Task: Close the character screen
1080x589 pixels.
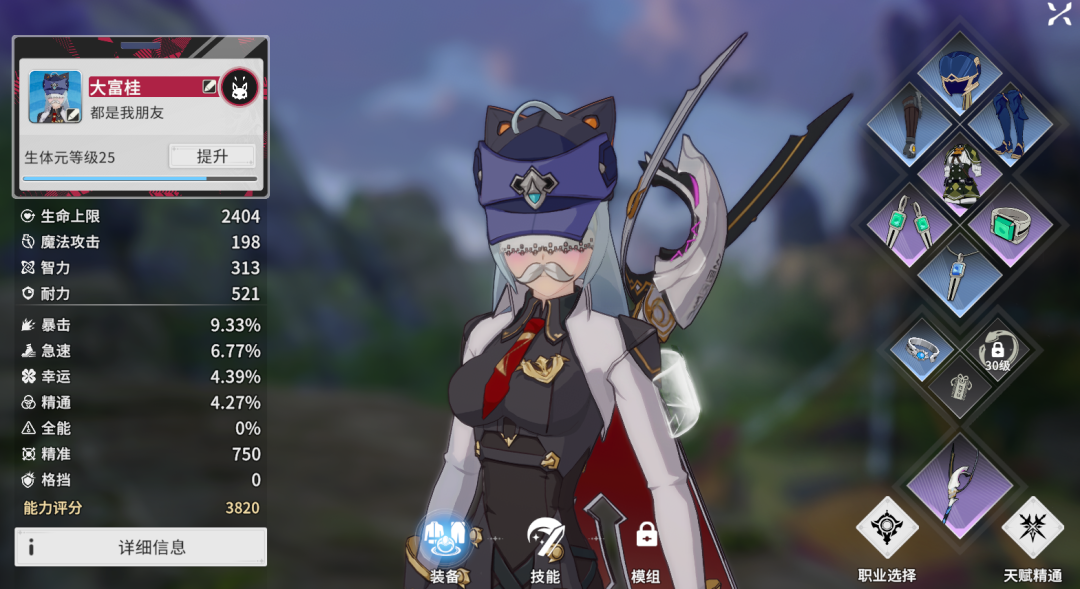Action: pos(1059,13)
